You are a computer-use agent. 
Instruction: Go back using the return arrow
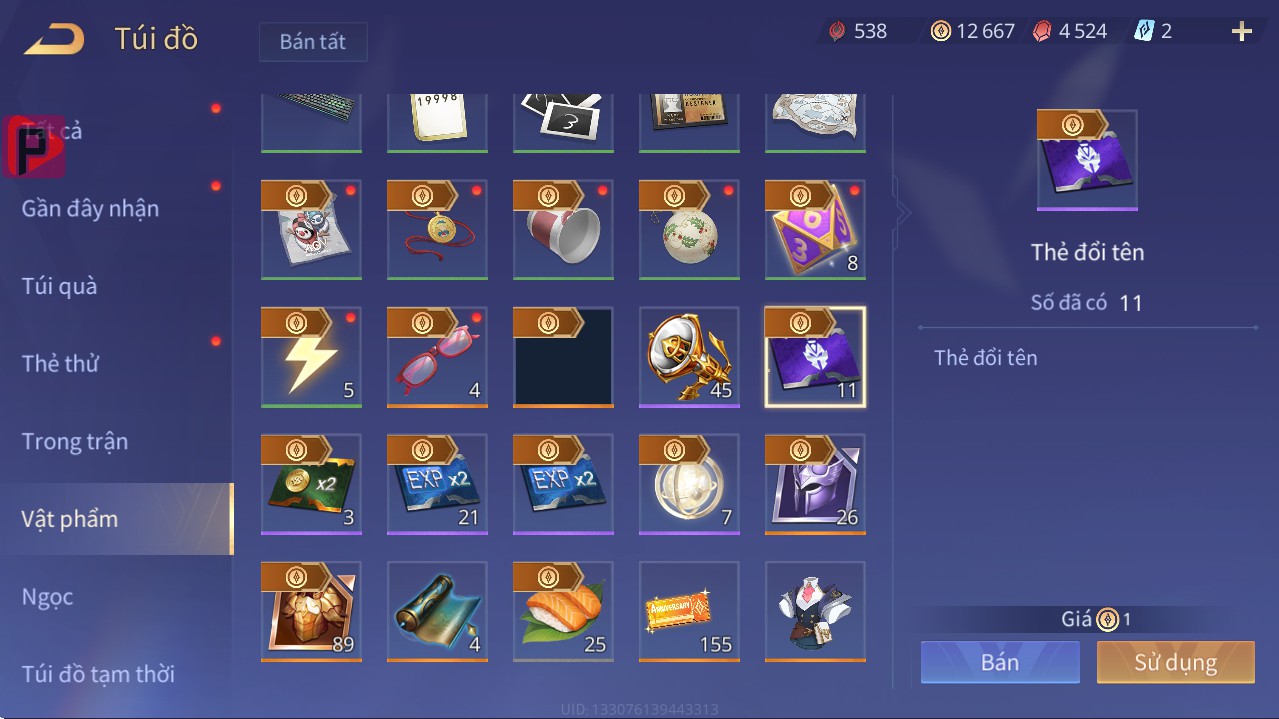click(x=55, y=40)
